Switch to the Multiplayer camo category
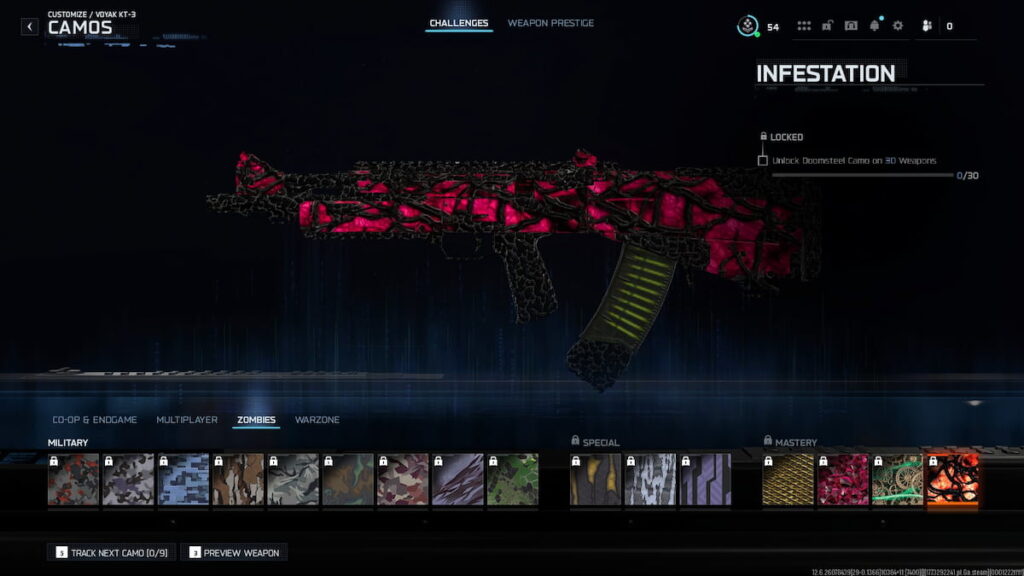This screenshot has width=1024, height=576. [x=186, y=420]
